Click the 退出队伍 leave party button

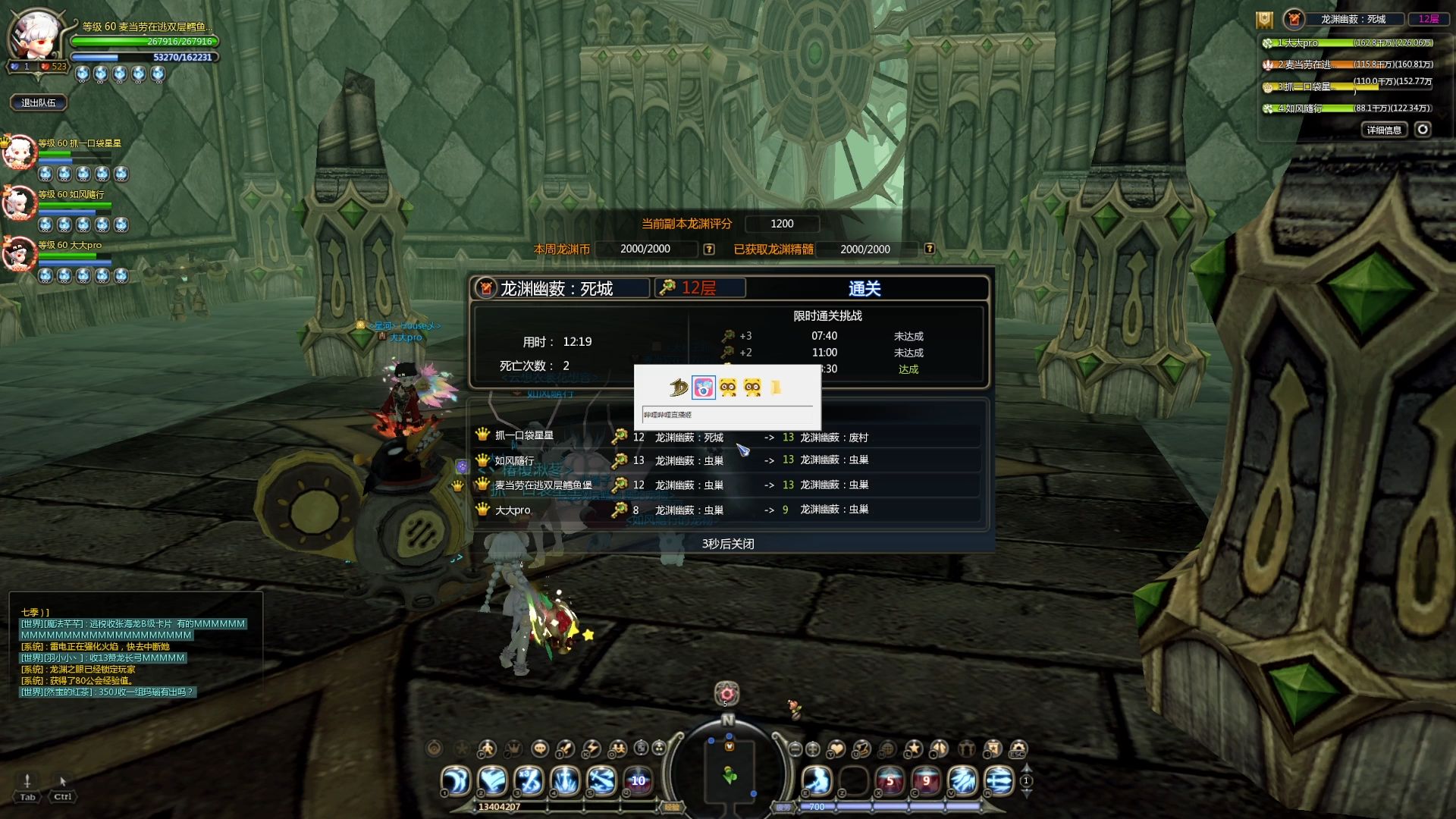click(x=38, y=102)
